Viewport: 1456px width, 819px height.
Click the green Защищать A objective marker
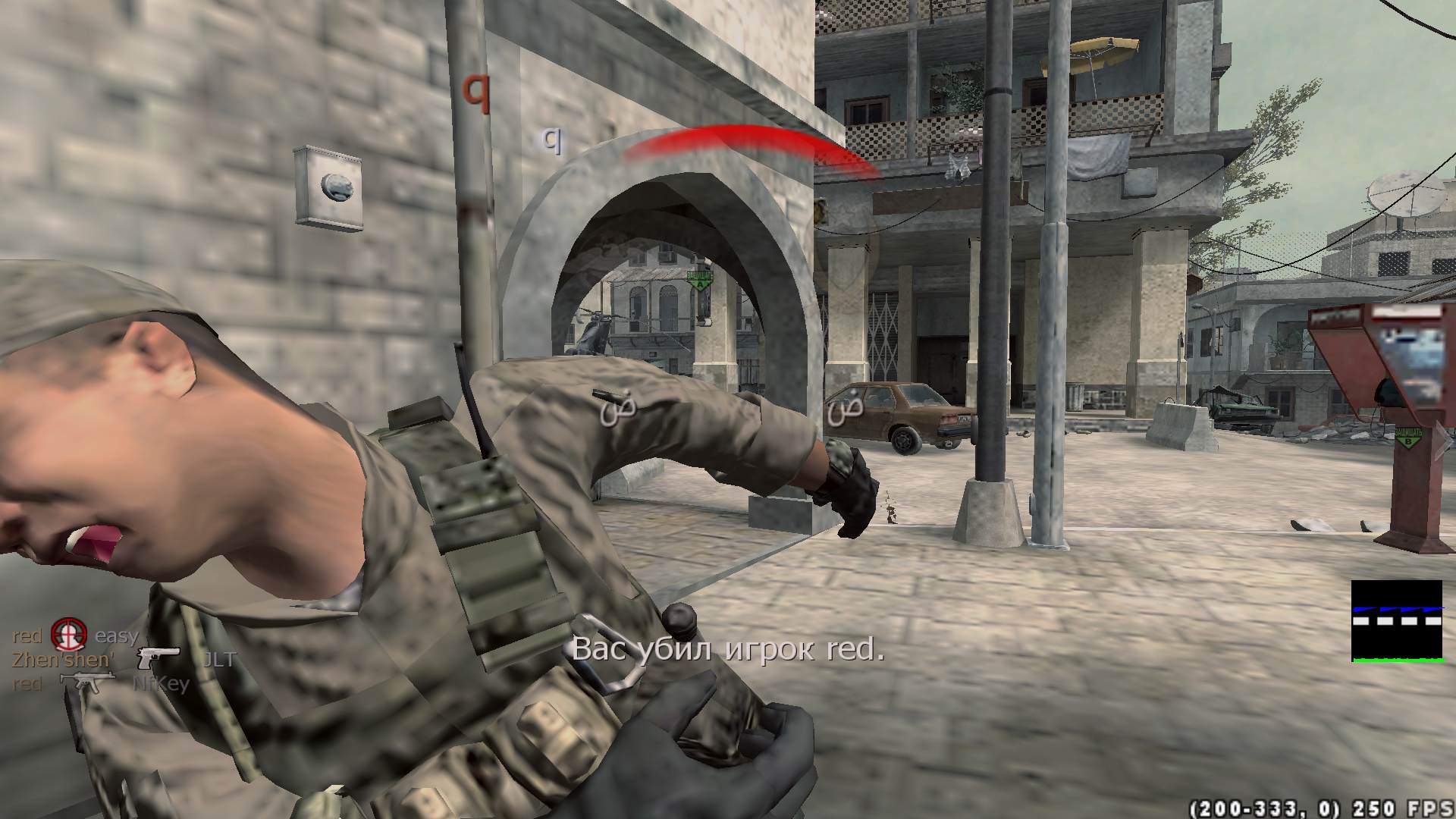(x=700, y=281)
